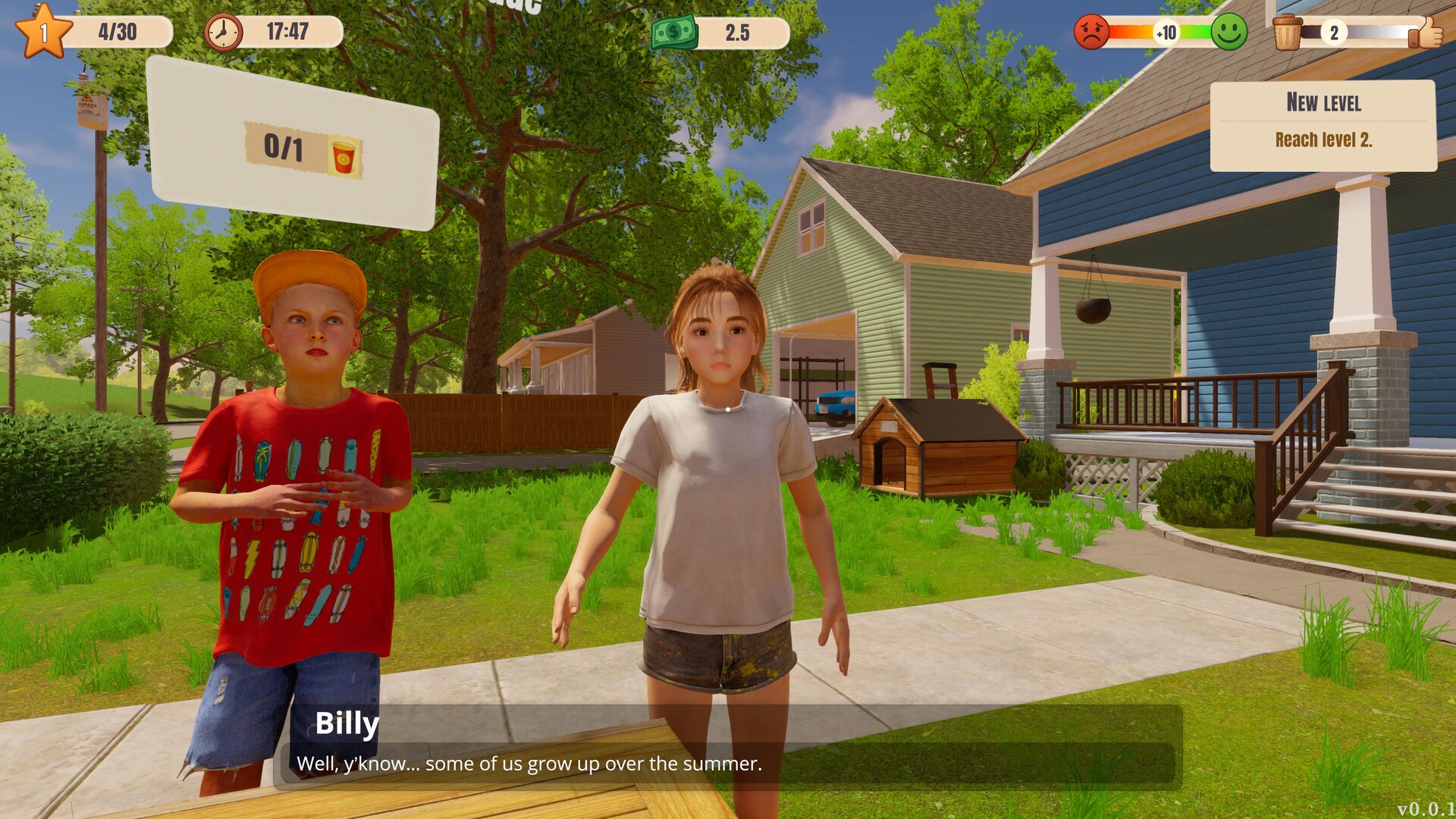Viewport: 1456px width, 819px height.
Task: Click the trash can icon
Action: click(1287, 33)
